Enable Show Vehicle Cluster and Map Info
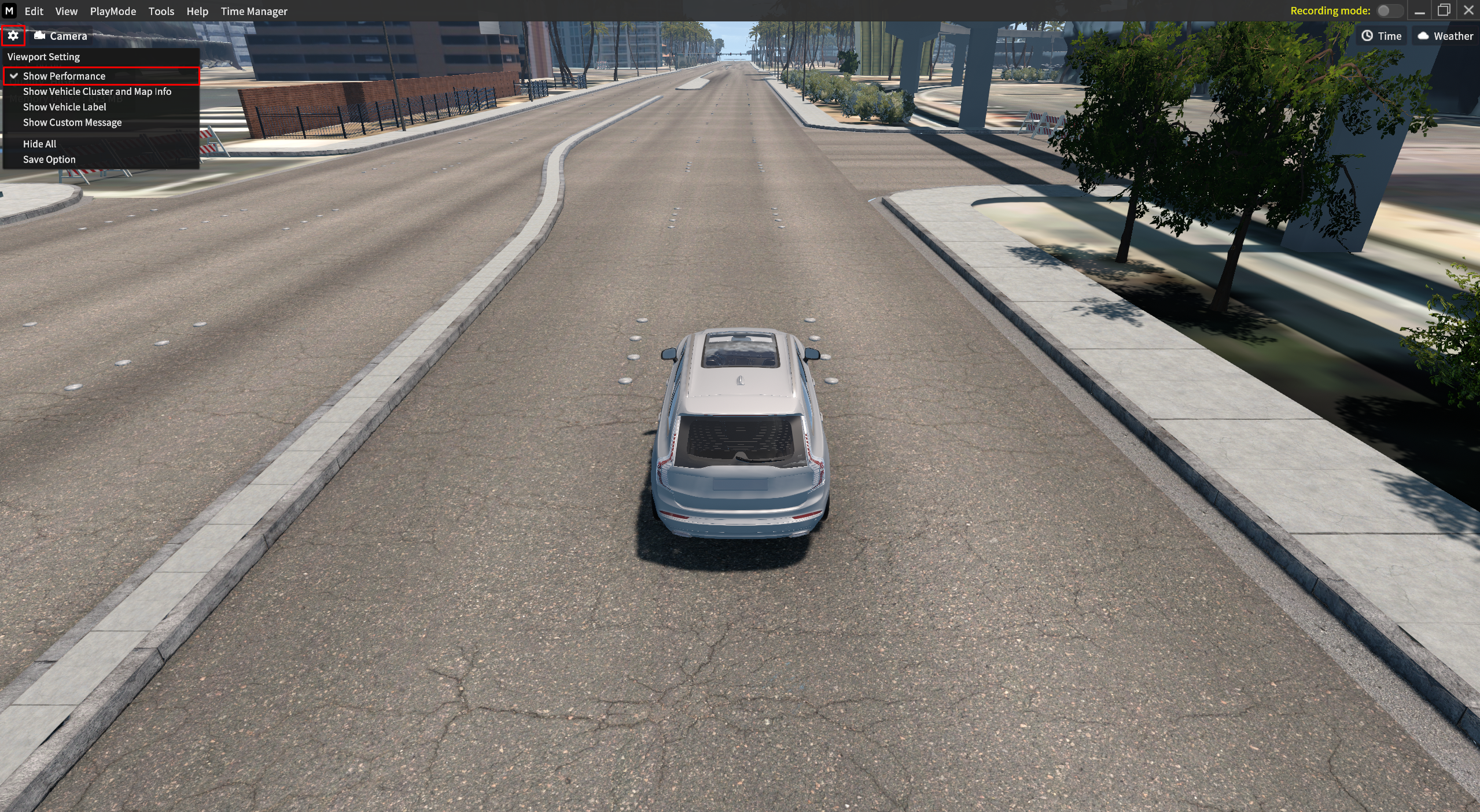Image resolution: width=1480 pixels, height=812 pixels. 97,91
